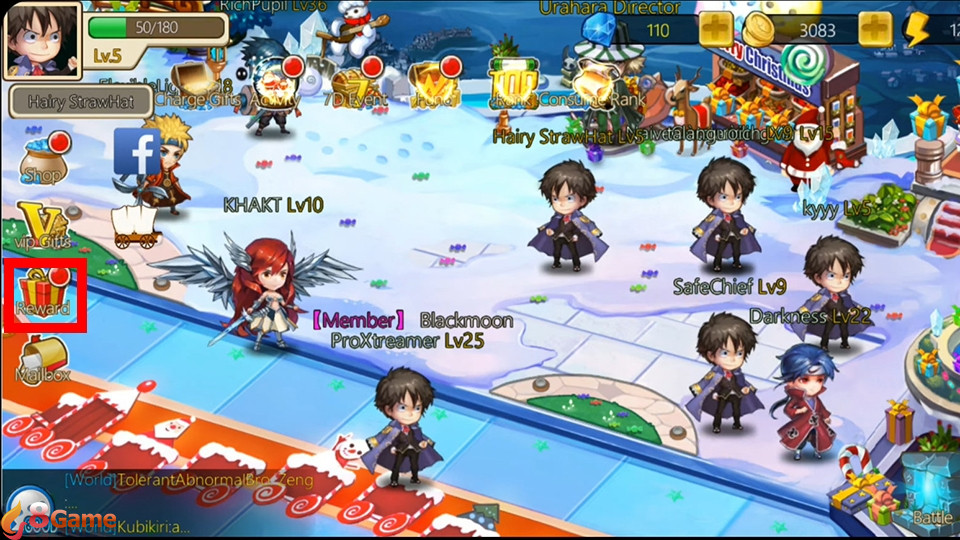Open the 7D Event icon
960x540 pixels.
click(x=355, y=83)
